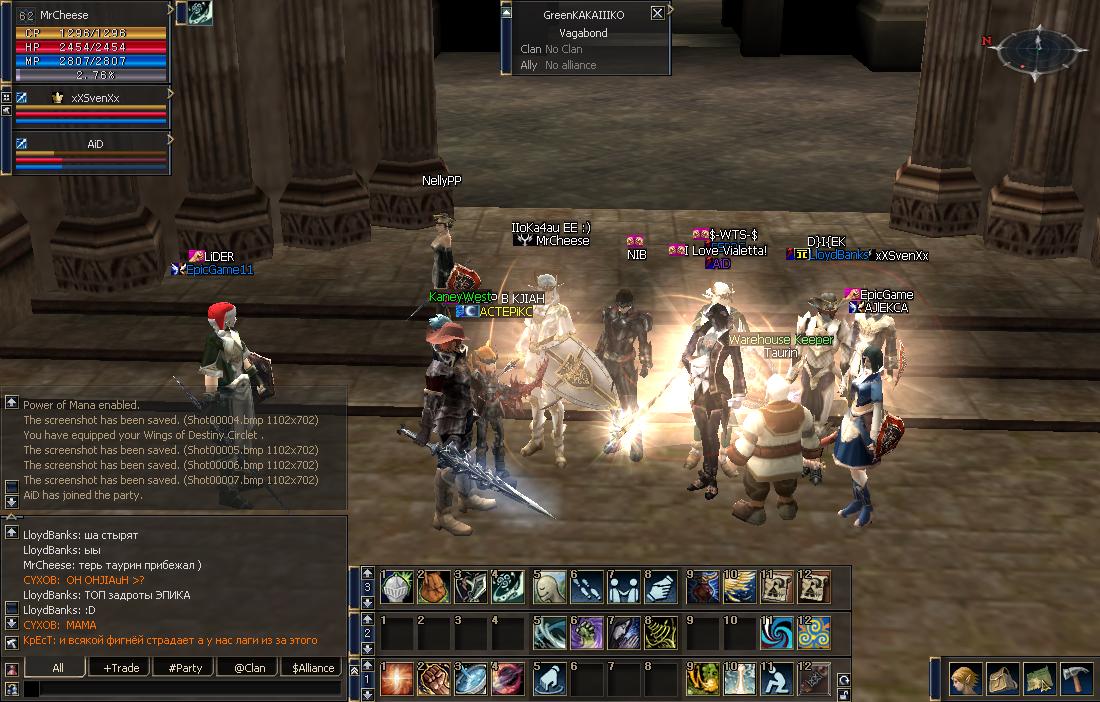Screen dimensions: 1100x702
Task: Close the GreenKAKAIIIKO target window
Action: point(657,14)
